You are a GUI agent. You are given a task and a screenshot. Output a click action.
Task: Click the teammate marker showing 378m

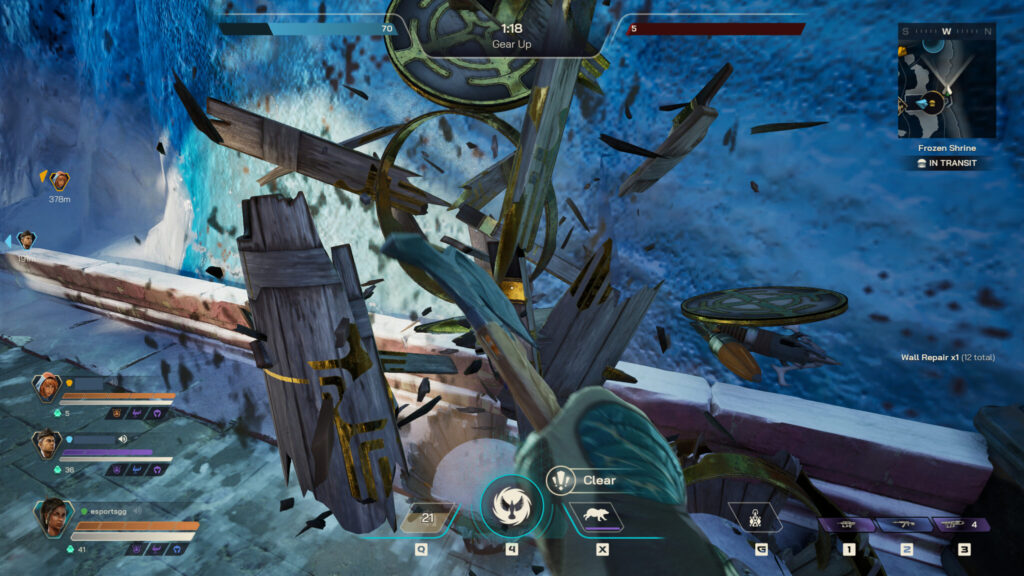tap(60, 181)
